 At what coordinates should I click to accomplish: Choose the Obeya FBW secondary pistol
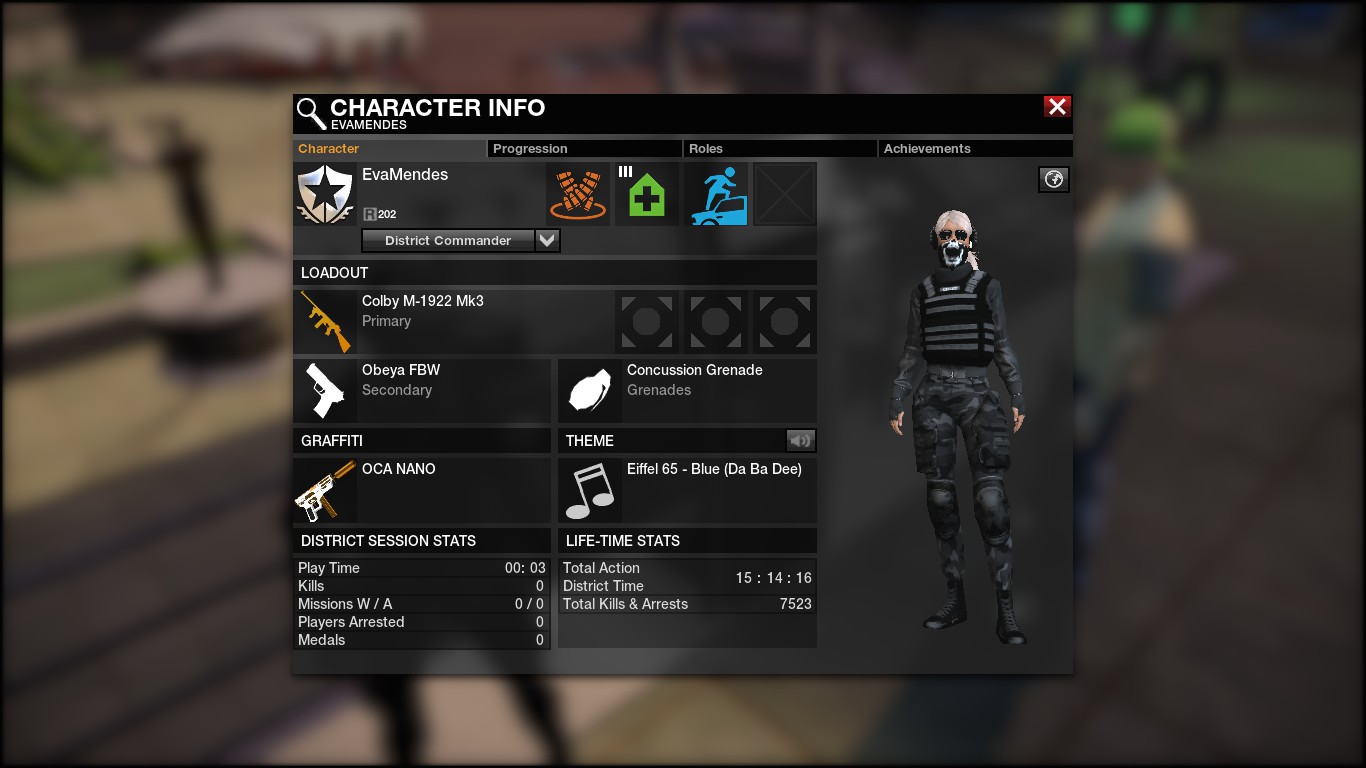coord(326,390)
